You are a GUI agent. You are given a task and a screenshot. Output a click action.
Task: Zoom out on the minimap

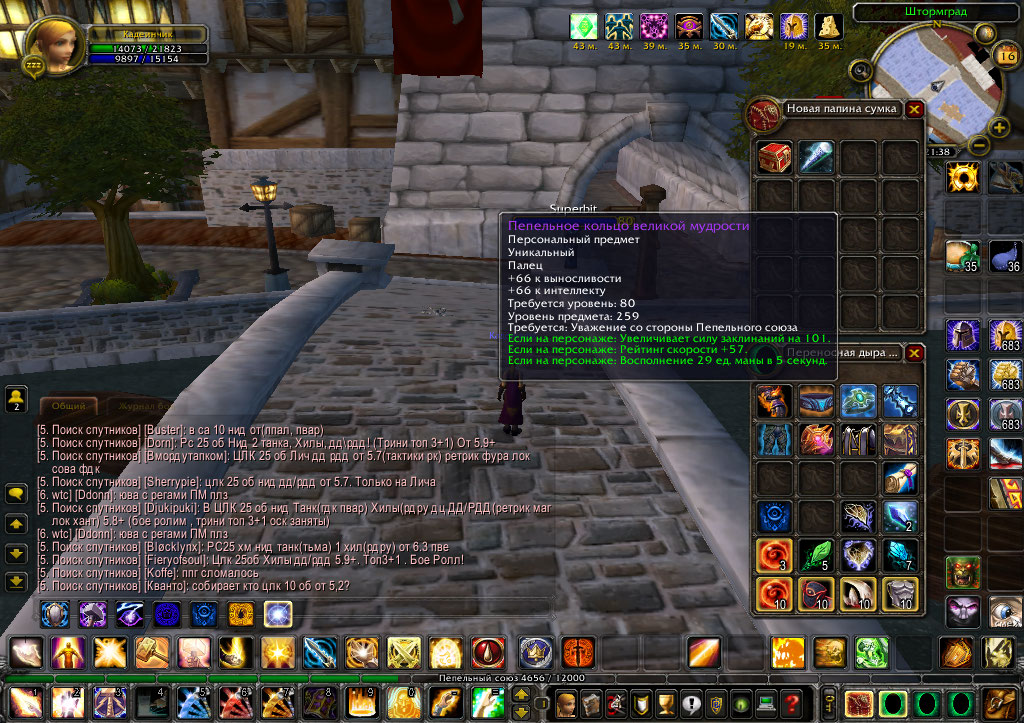pos(979,145)
